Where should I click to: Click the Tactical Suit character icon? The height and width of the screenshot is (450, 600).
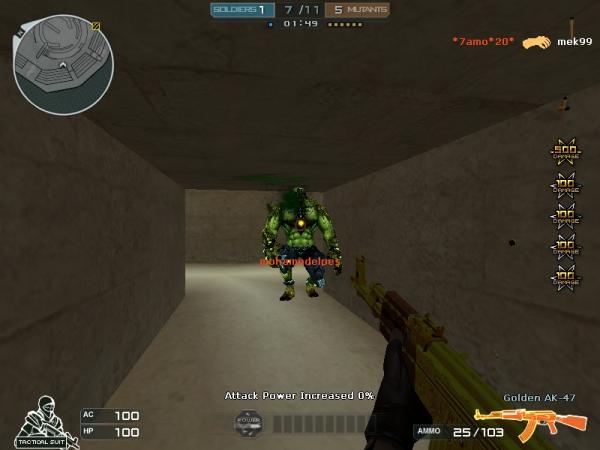pyautogui.click(x=40, y=422)
